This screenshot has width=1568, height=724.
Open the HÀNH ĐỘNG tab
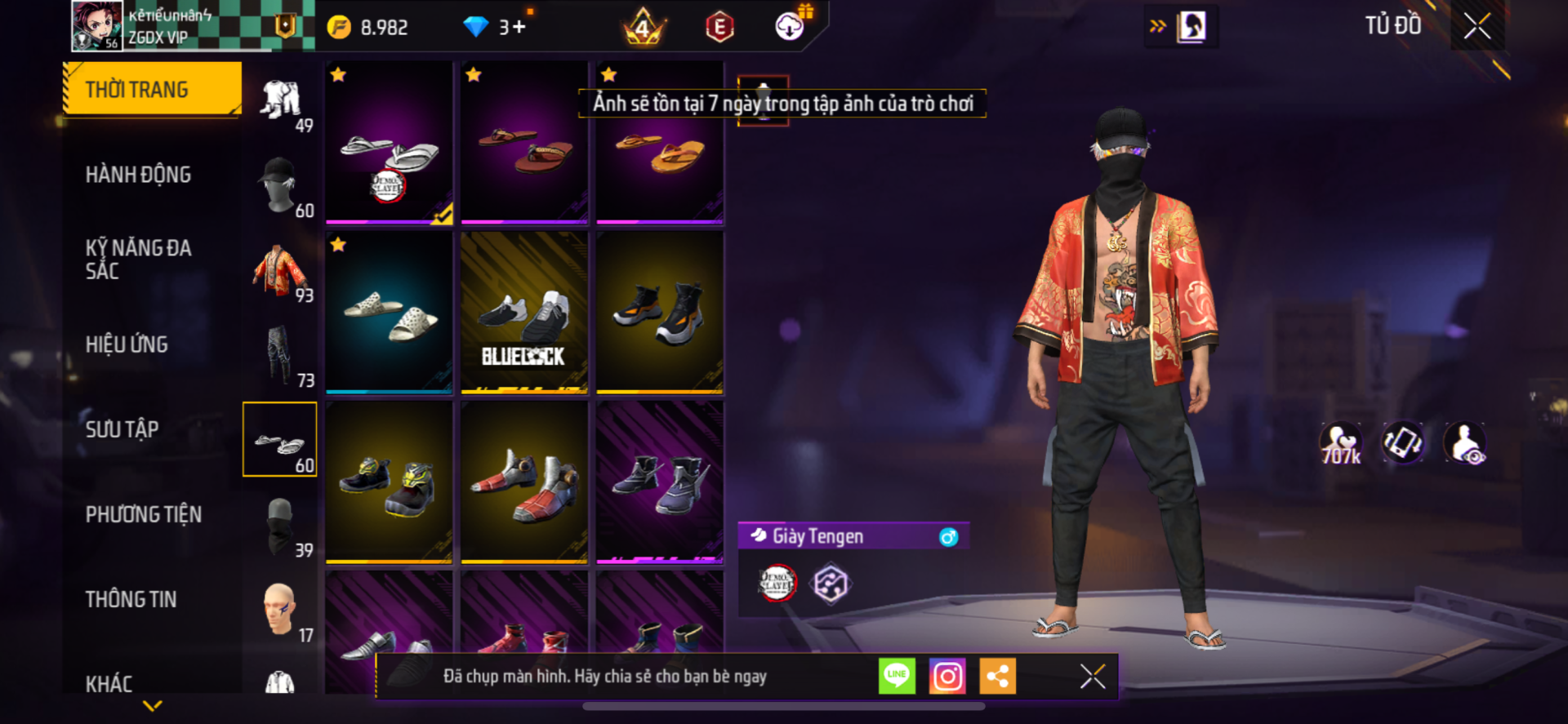138,175
